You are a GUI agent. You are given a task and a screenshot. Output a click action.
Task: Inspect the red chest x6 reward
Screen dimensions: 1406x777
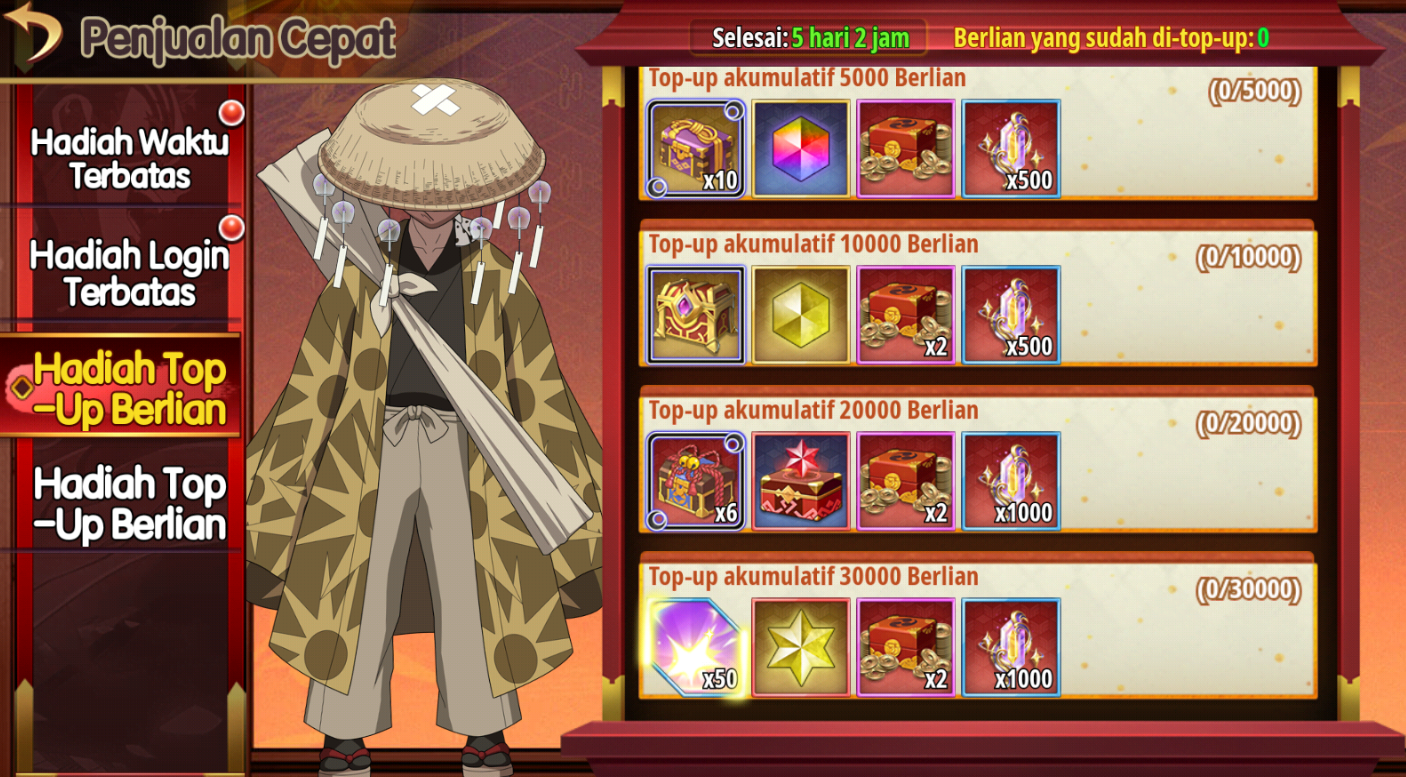[x=696, y=481]
